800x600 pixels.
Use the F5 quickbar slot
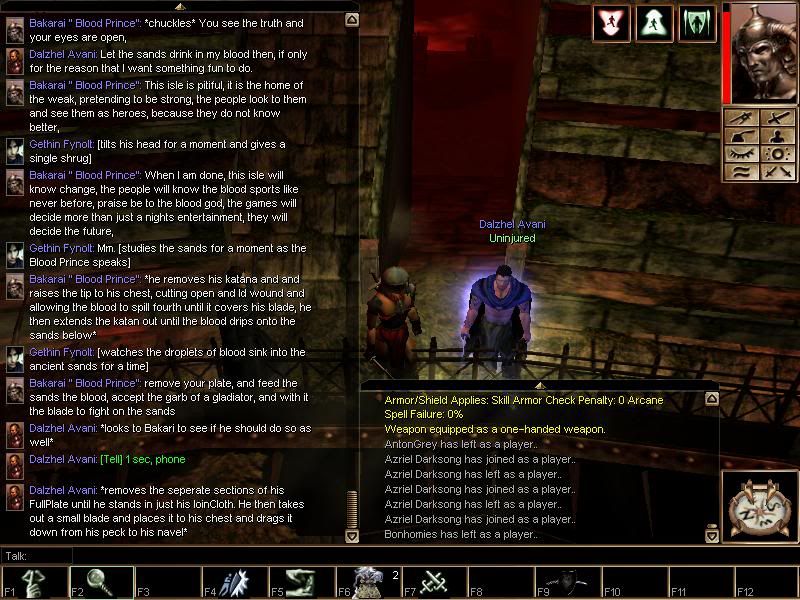302,582
